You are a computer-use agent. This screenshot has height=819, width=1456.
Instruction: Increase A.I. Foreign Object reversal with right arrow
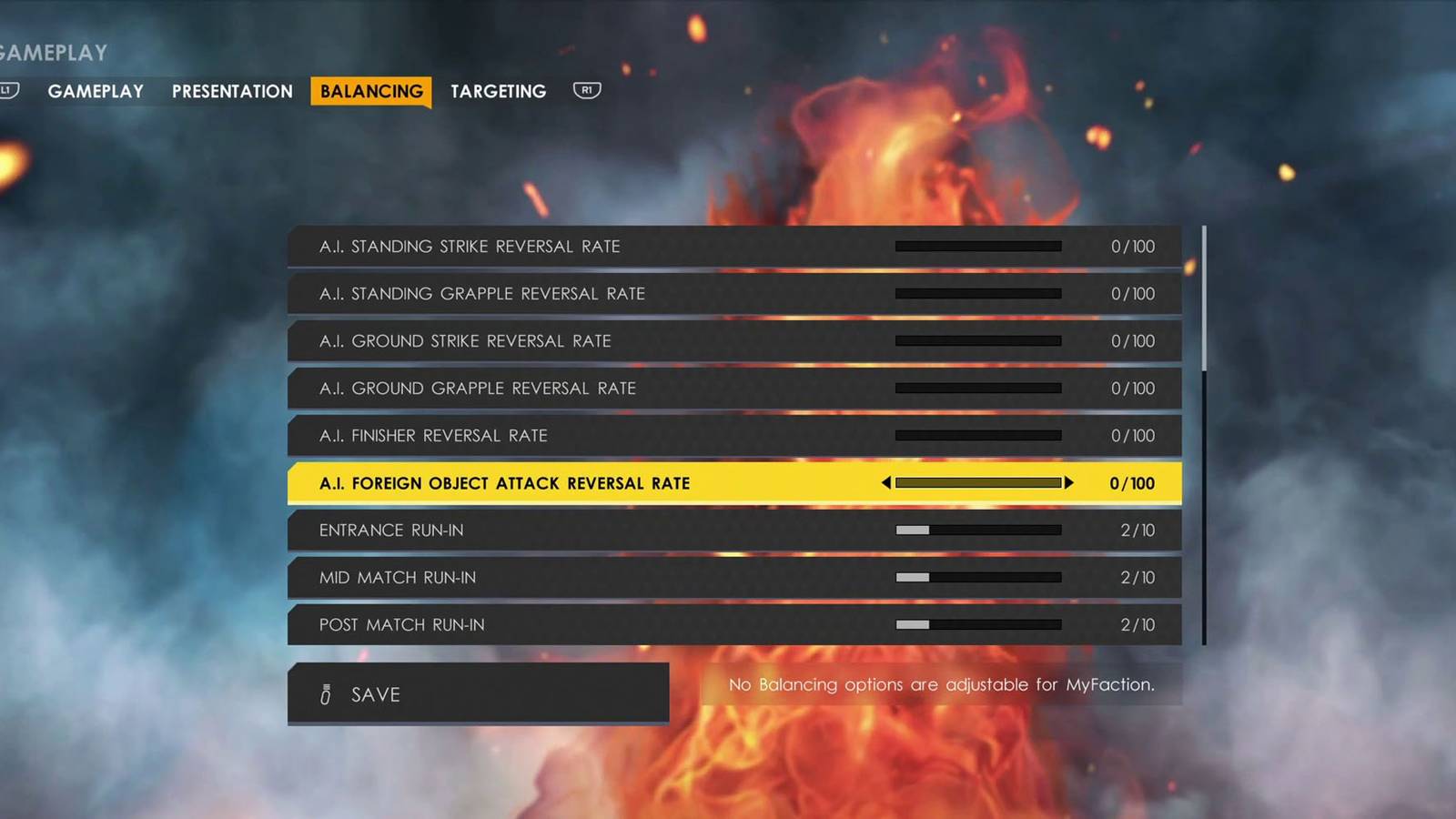1070,483
